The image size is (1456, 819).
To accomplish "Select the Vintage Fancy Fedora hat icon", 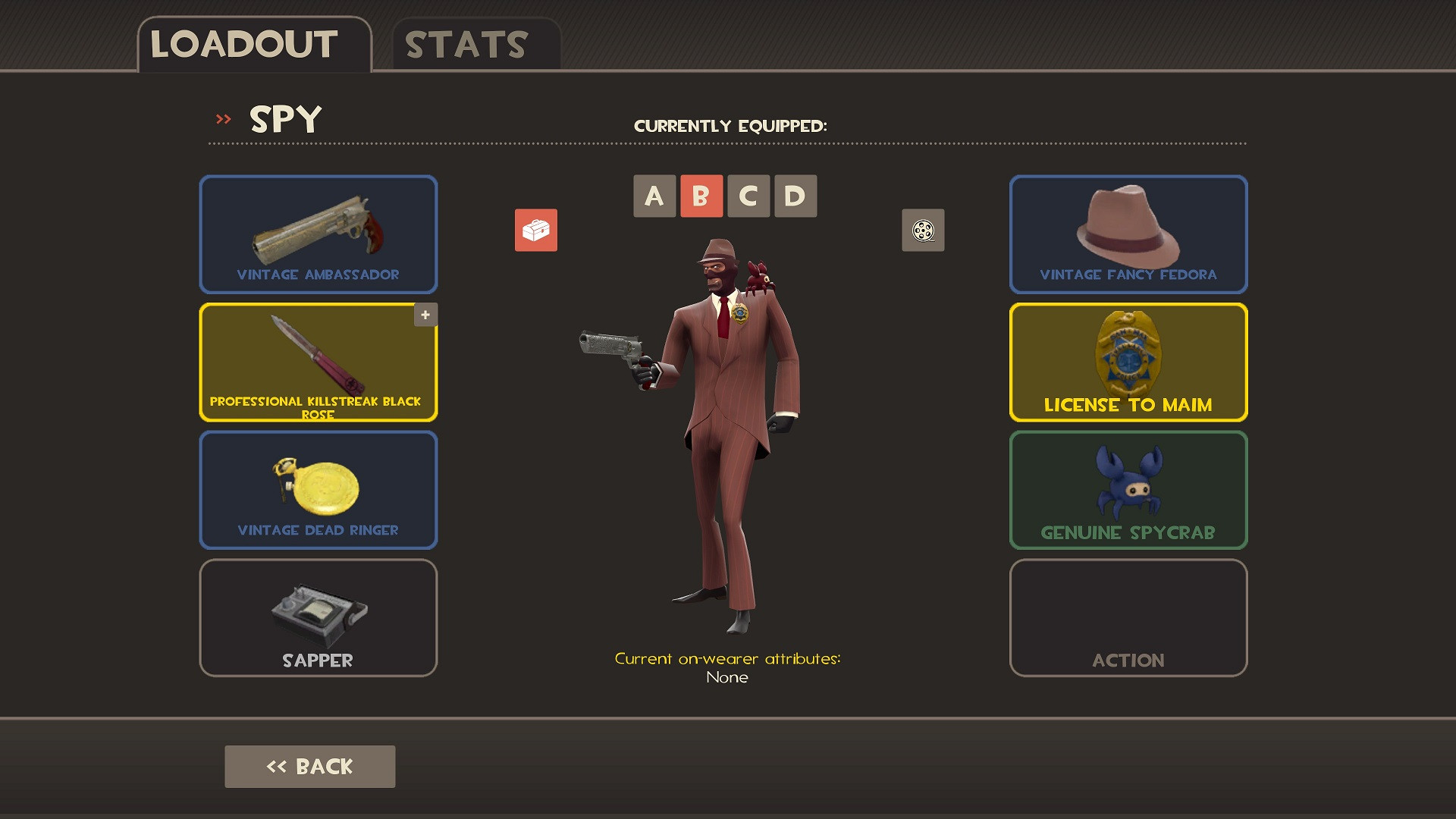I will point(1128,234).
